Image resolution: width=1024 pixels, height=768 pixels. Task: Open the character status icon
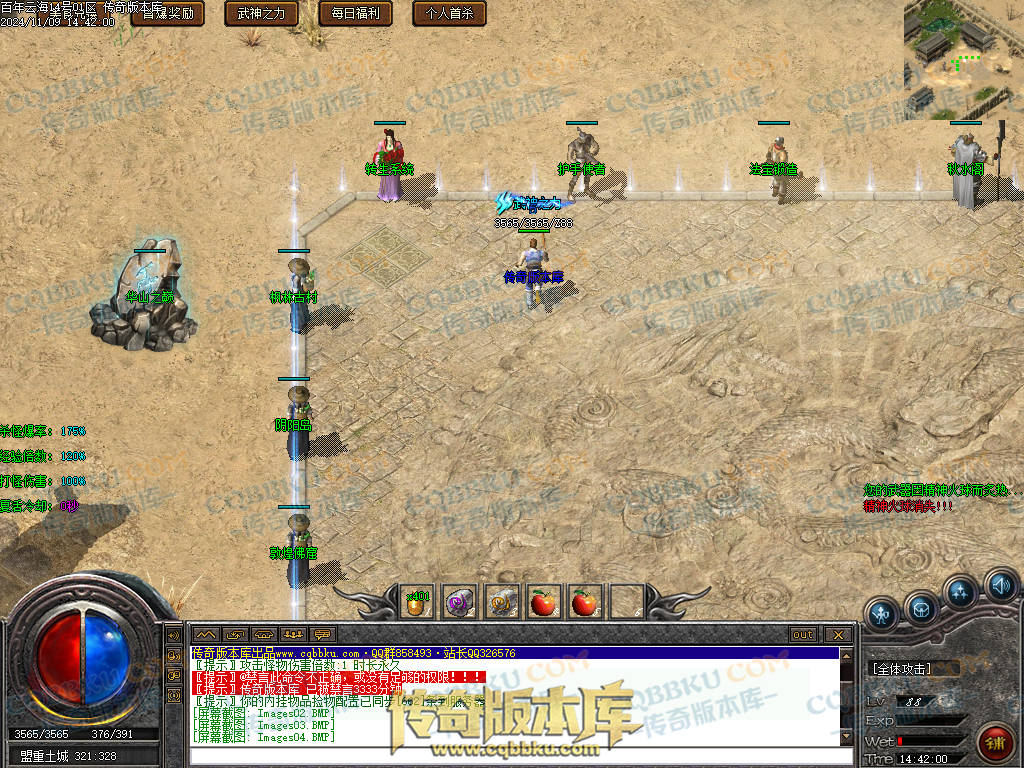881,614
